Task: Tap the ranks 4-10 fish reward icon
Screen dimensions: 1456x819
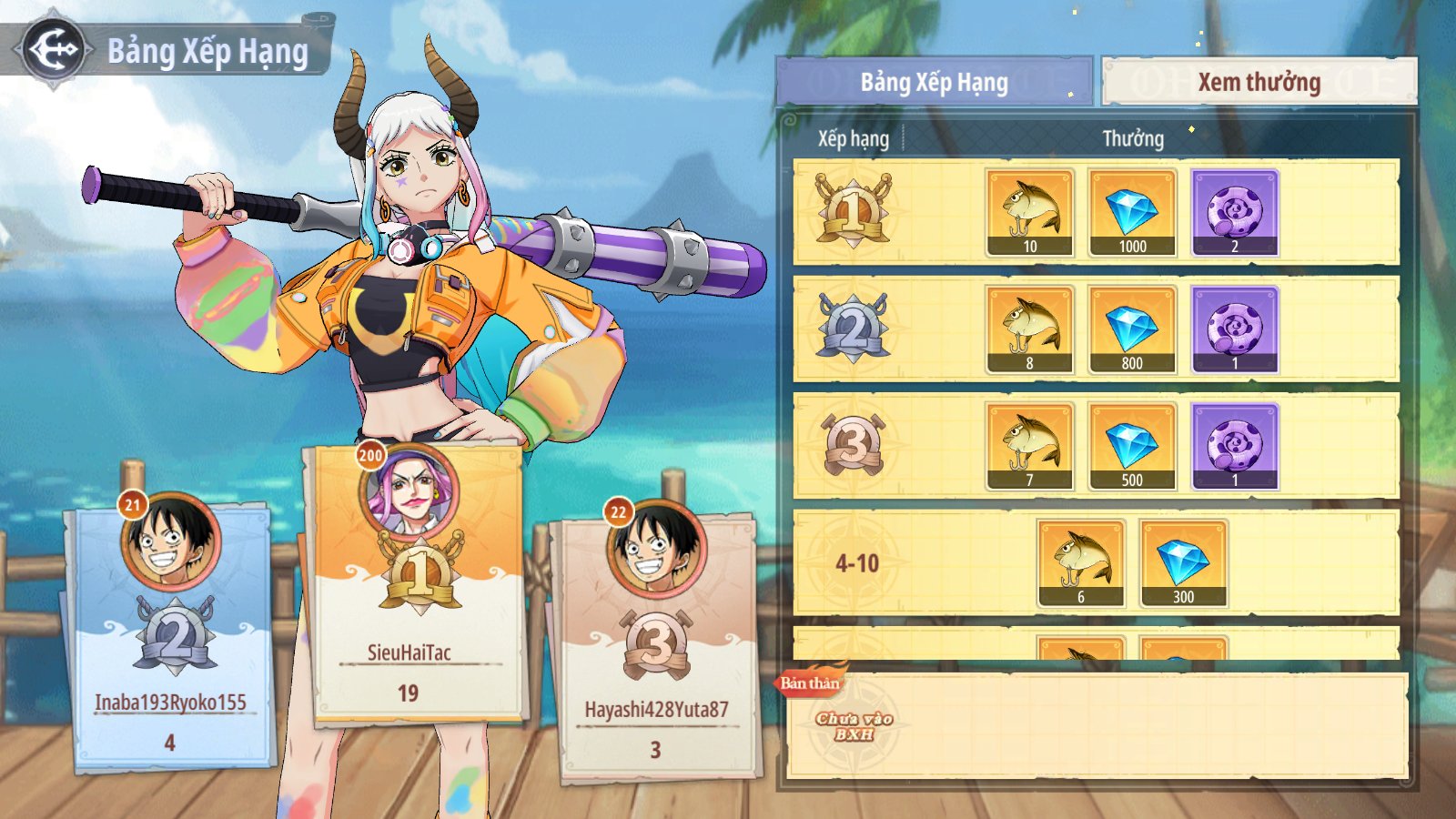Action: (x=1081, y=563)
